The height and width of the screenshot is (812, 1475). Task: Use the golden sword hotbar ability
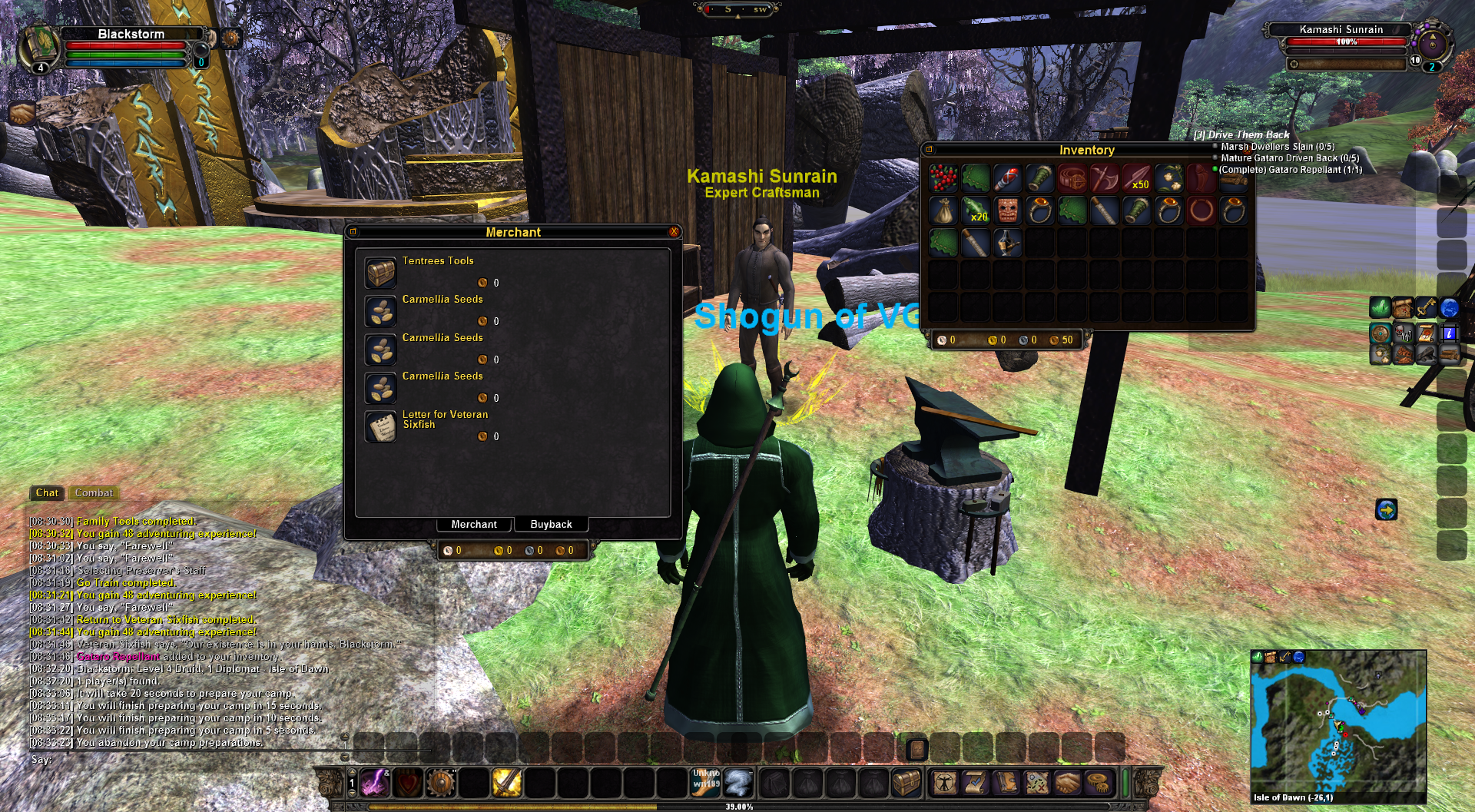point(506,783)
